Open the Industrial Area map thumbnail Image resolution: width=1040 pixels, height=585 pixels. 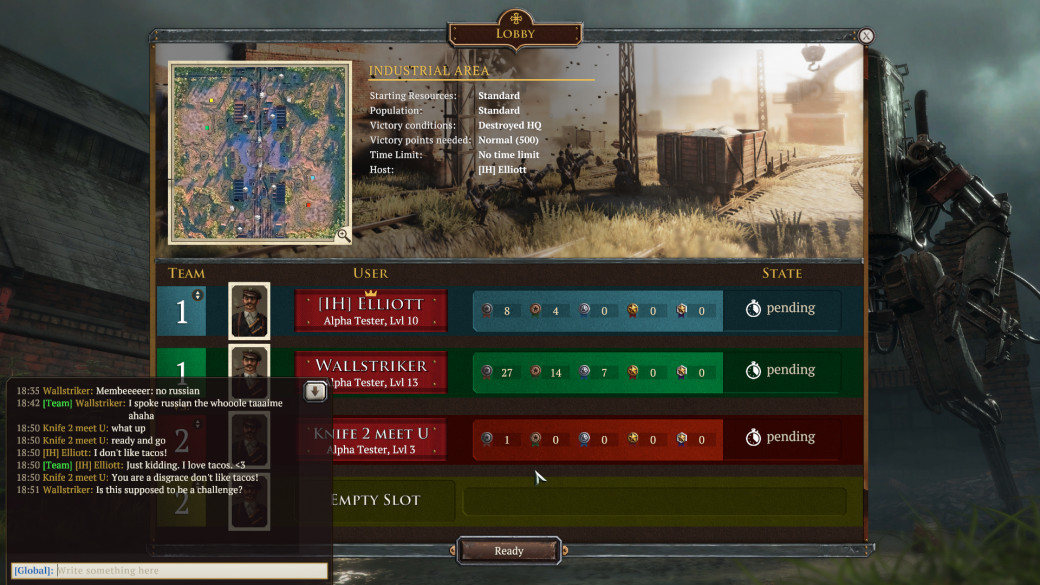point(259,152)
